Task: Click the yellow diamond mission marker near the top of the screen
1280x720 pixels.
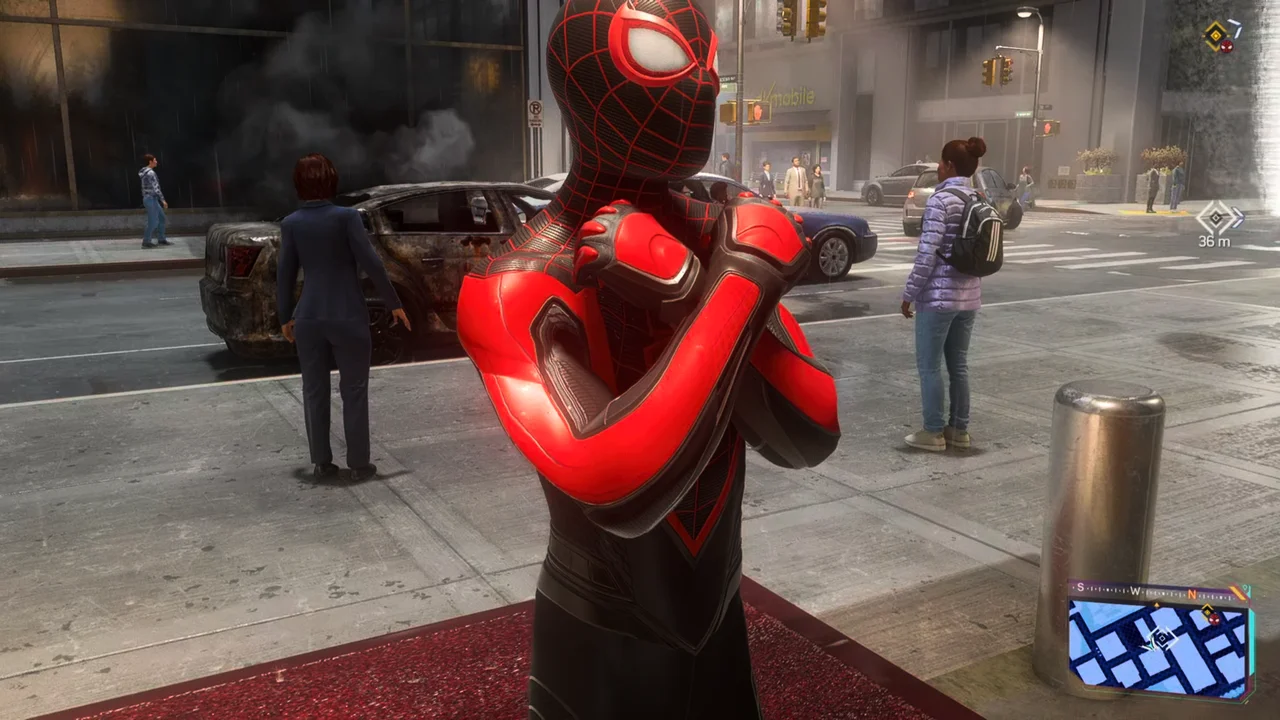Action: 1216,36
